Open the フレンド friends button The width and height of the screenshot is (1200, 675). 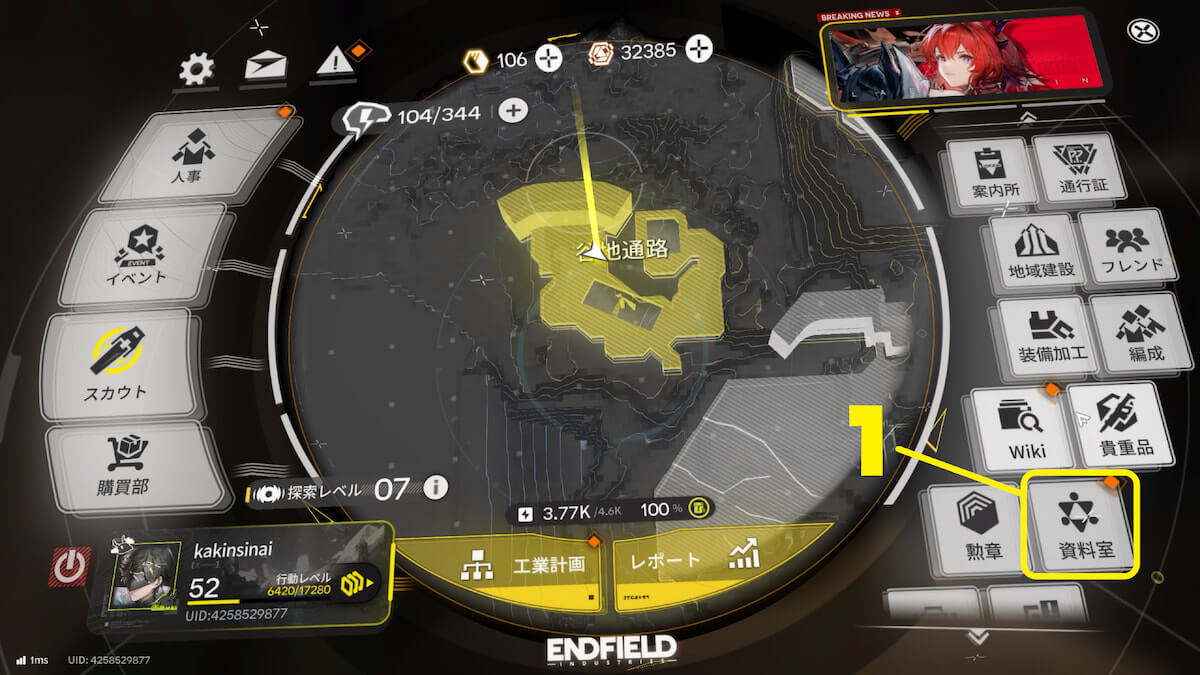(1122, 248)
